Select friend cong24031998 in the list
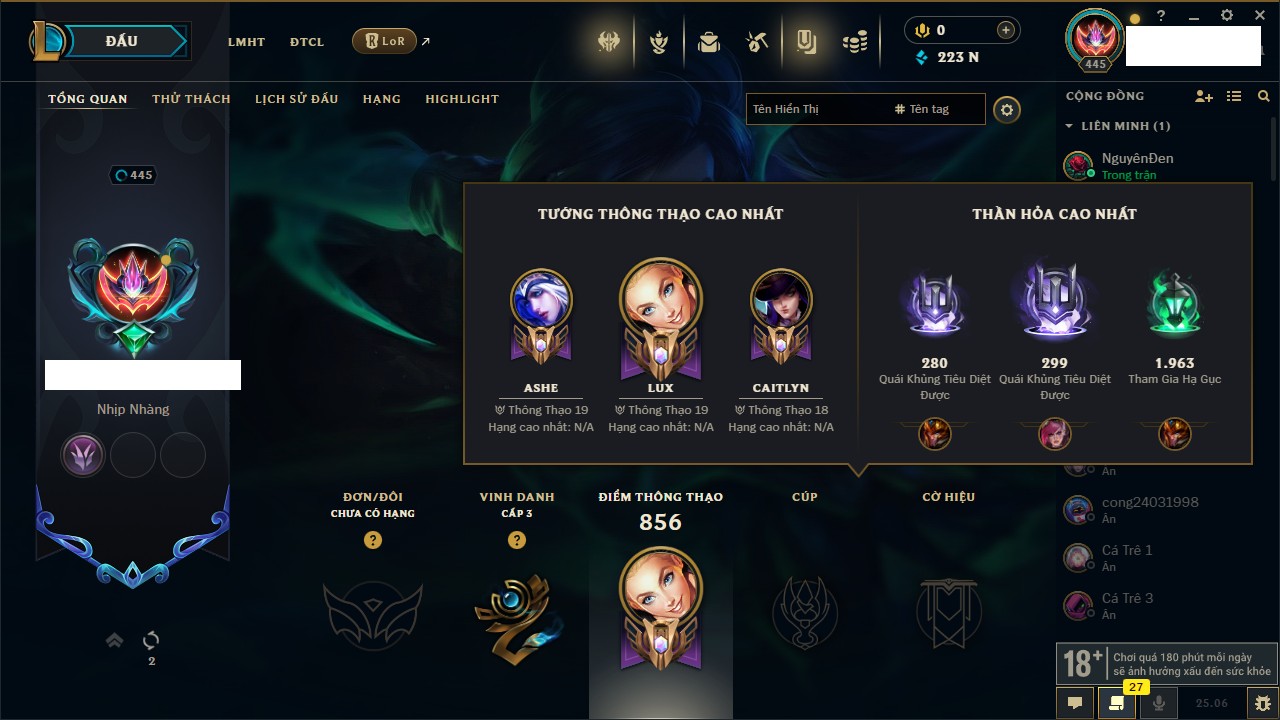1280x720 pixels. pos(1149,502)
